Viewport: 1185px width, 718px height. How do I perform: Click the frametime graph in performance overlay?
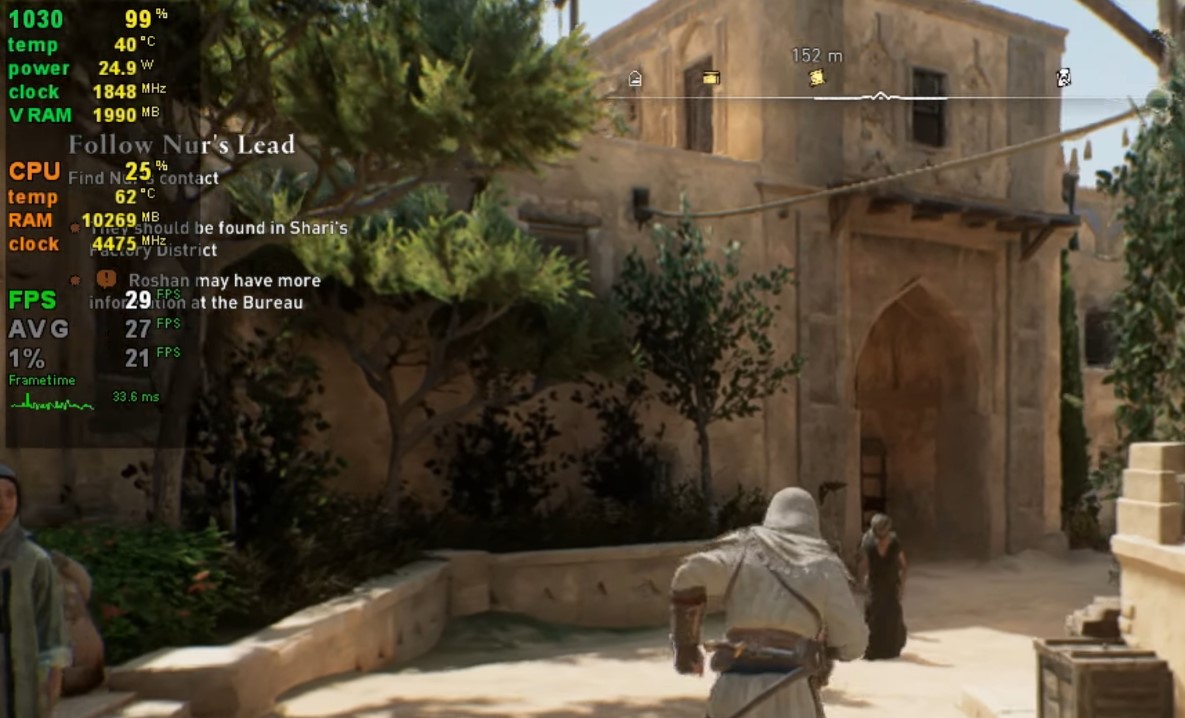[x=52, y=402]
